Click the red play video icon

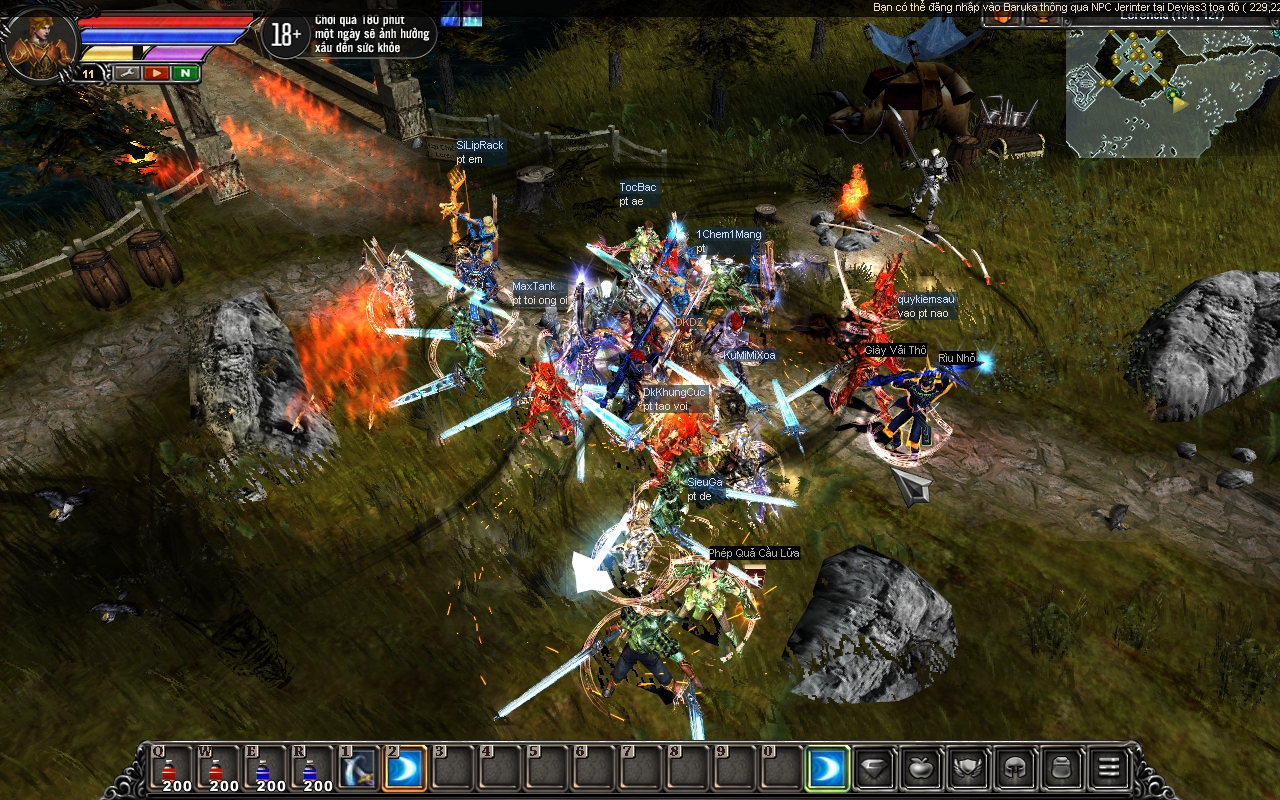tap(156, 73)
